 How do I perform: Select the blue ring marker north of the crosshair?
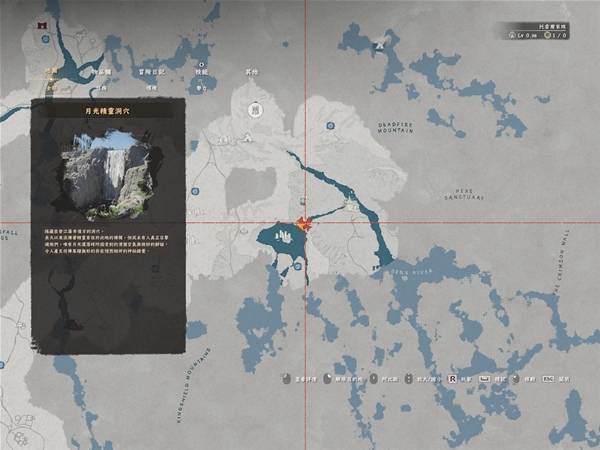click(330, 126)
